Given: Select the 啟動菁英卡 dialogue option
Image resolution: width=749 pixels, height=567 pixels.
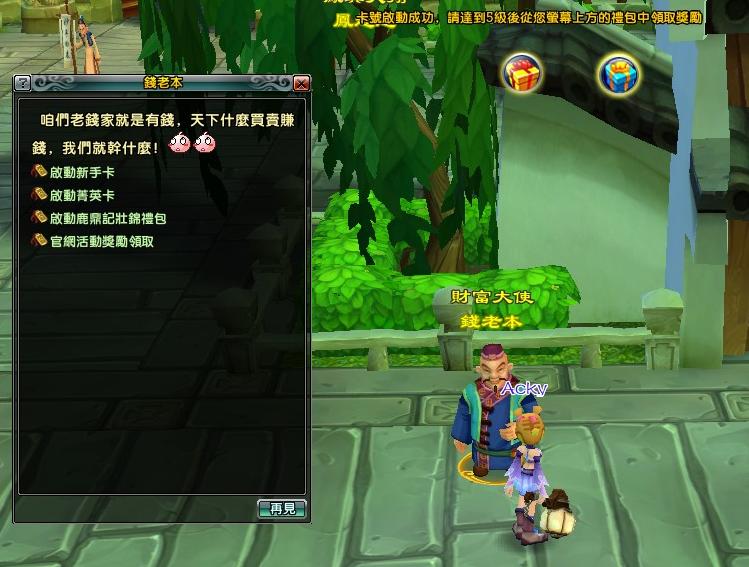Looking at the screenshot, I should click(81, 196).
